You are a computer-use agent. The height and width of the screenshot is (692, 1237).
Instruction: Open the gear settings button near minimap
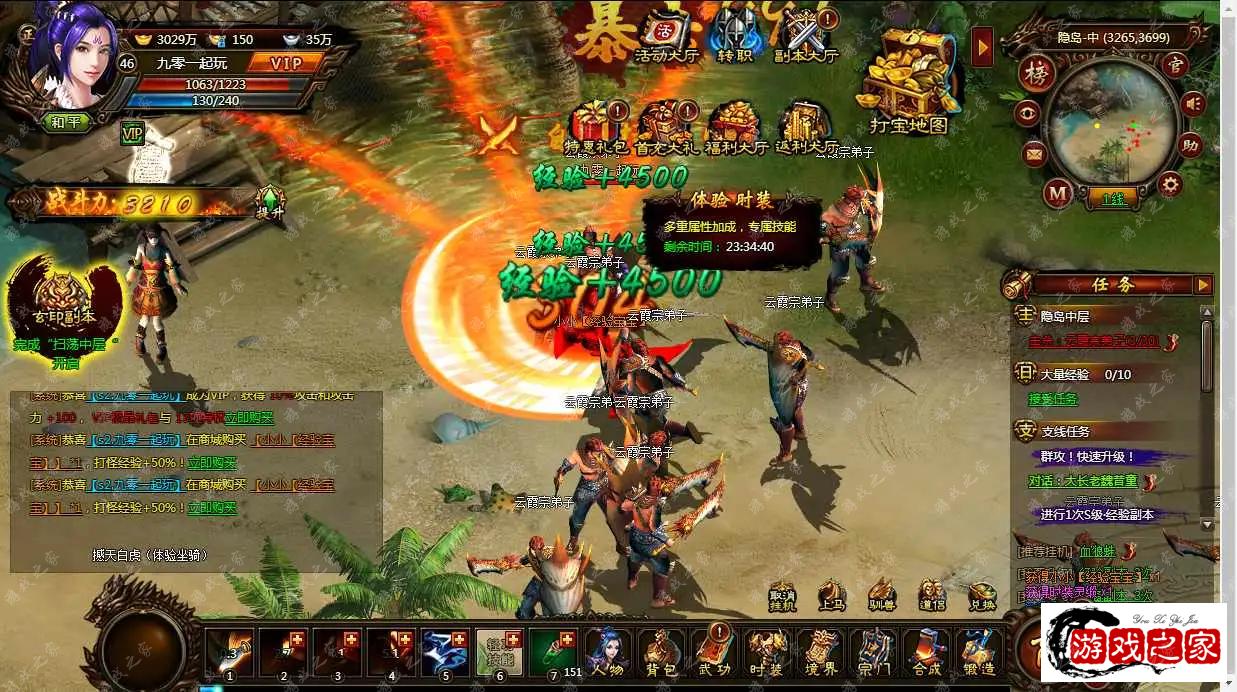1169,183
